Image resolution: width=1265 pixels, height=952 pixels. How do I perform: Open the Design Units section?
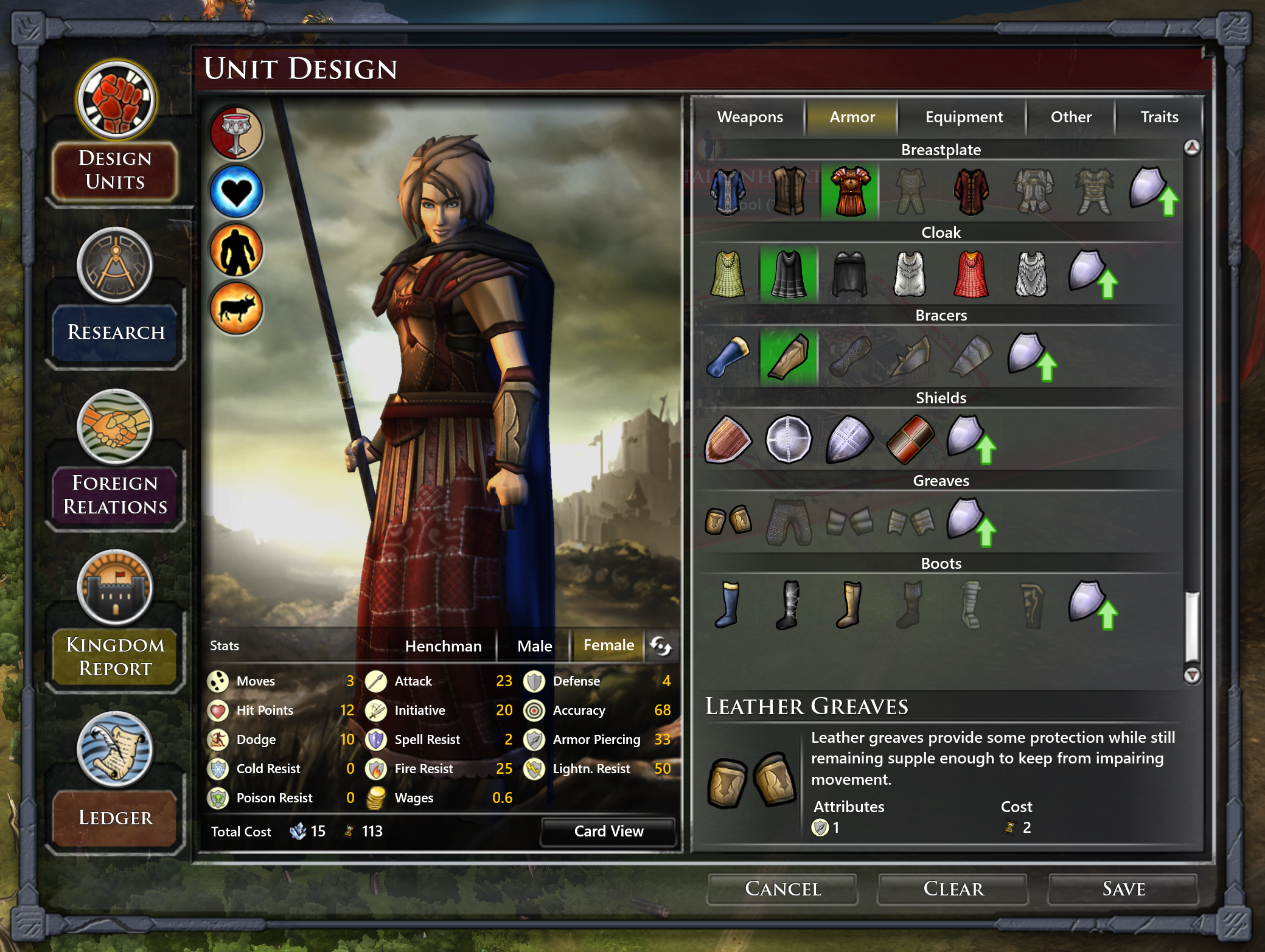(x=115, y=170)
